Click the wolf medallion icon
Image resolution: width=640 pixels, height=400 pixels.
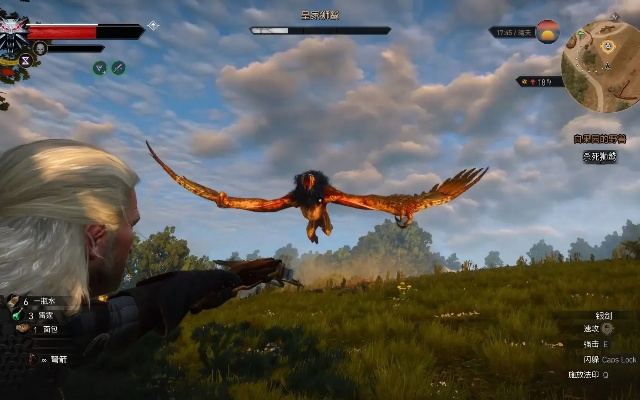(12, 30)
